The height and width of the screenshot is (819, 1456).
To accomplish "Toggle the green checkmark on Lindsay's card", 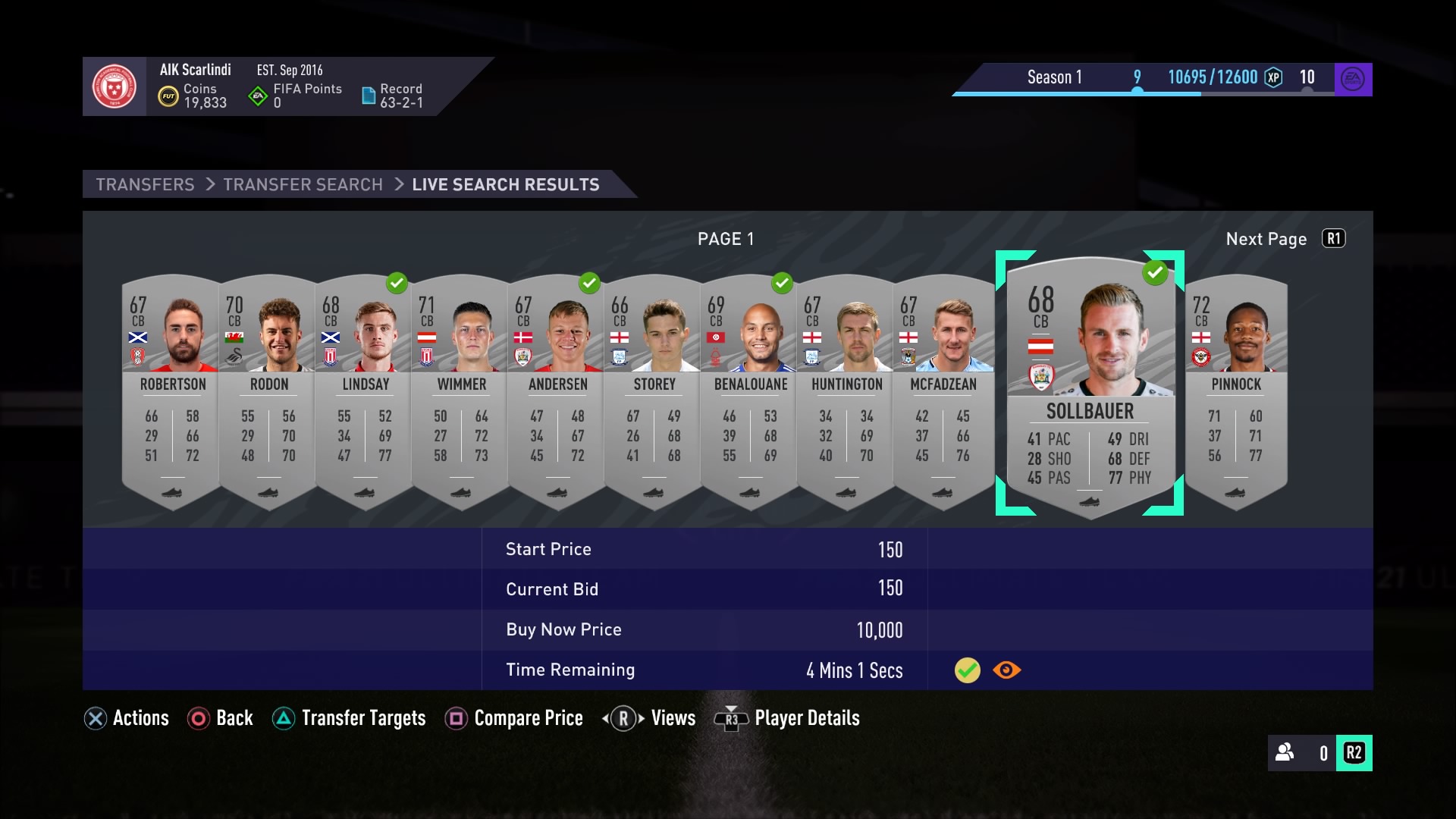I will point(397,284).
